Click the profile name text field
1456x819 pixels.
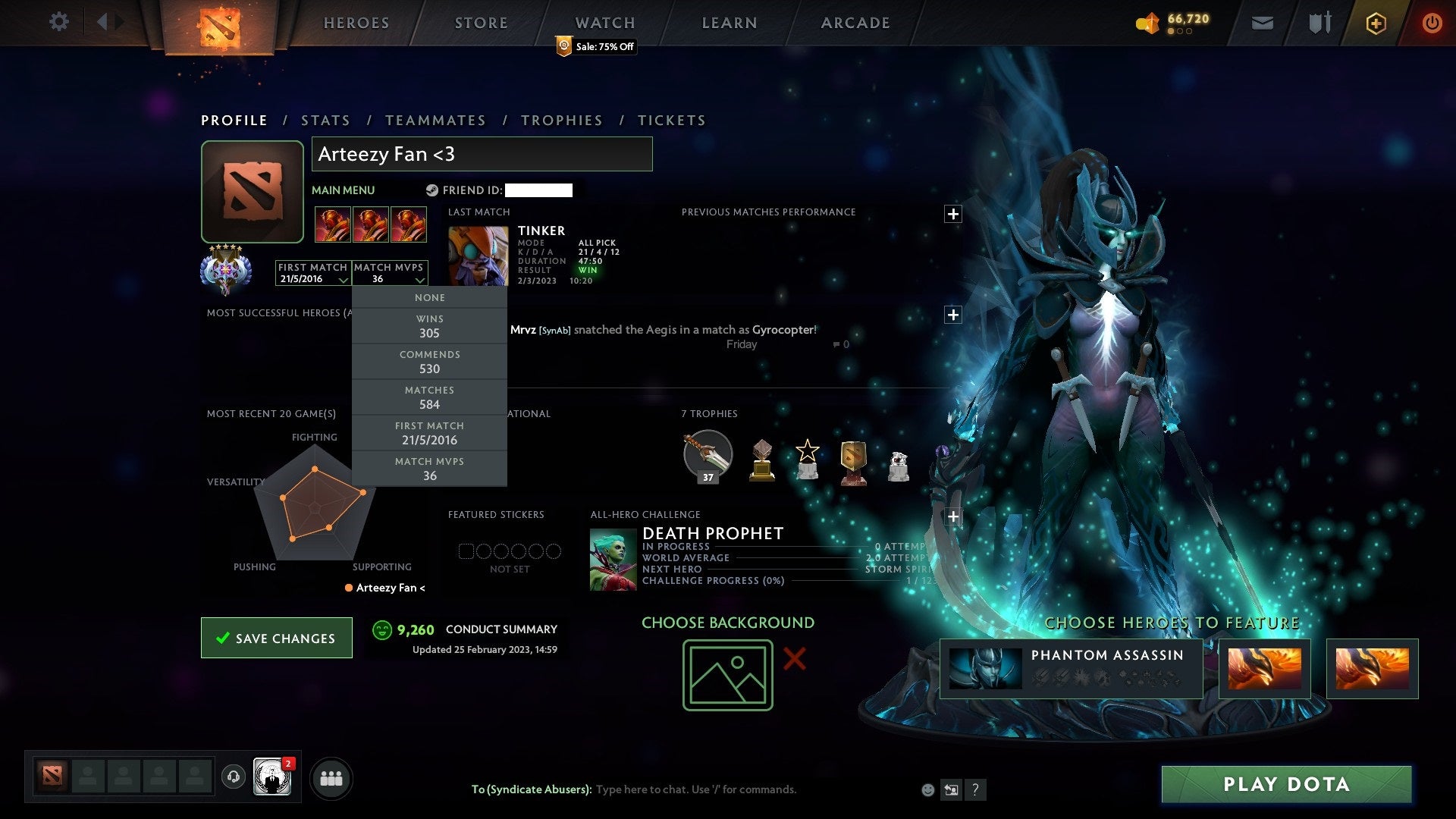click(482, 154)
